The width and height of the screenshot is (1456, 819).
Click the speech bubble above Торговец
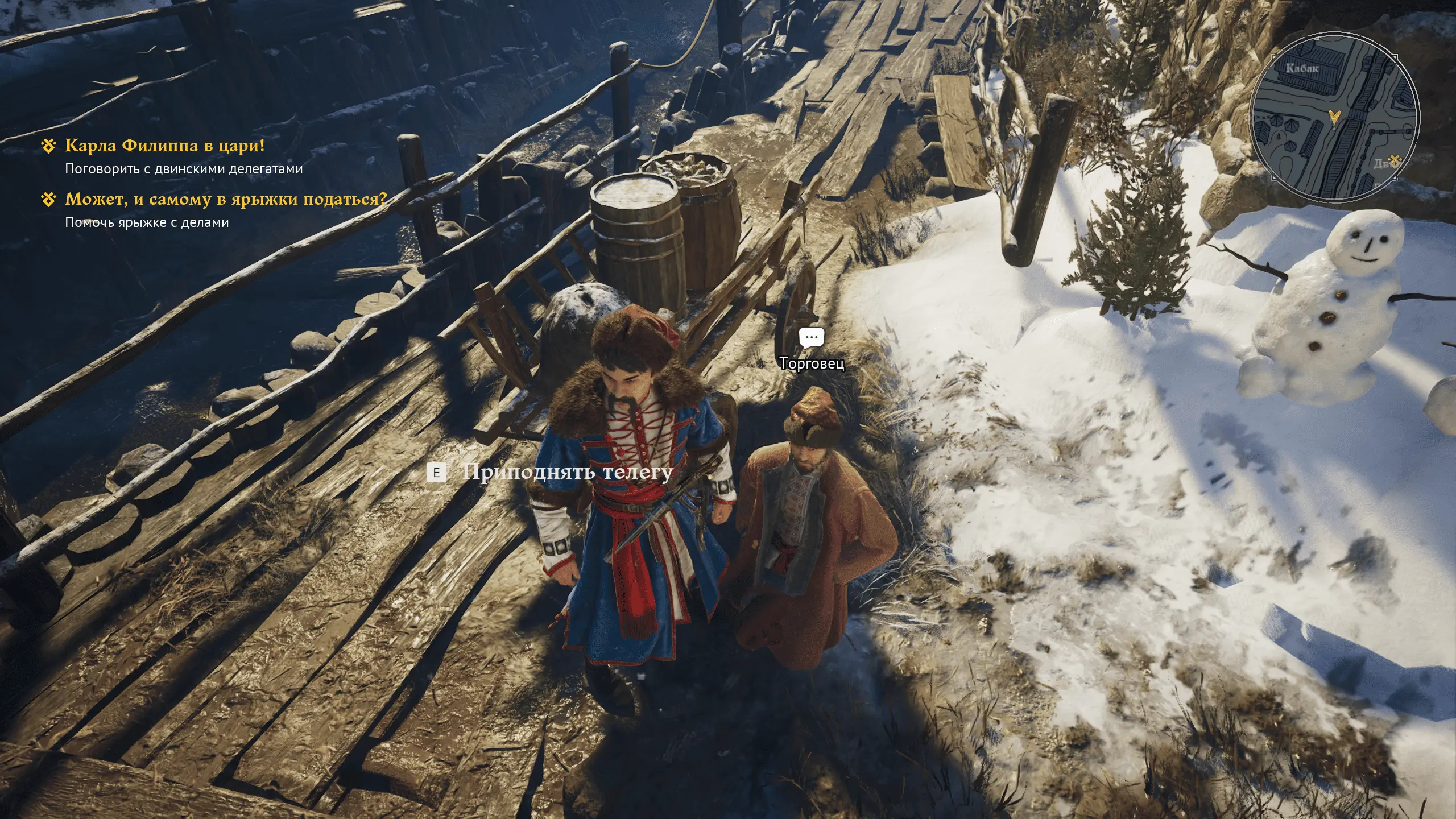[x=811, y=338]
